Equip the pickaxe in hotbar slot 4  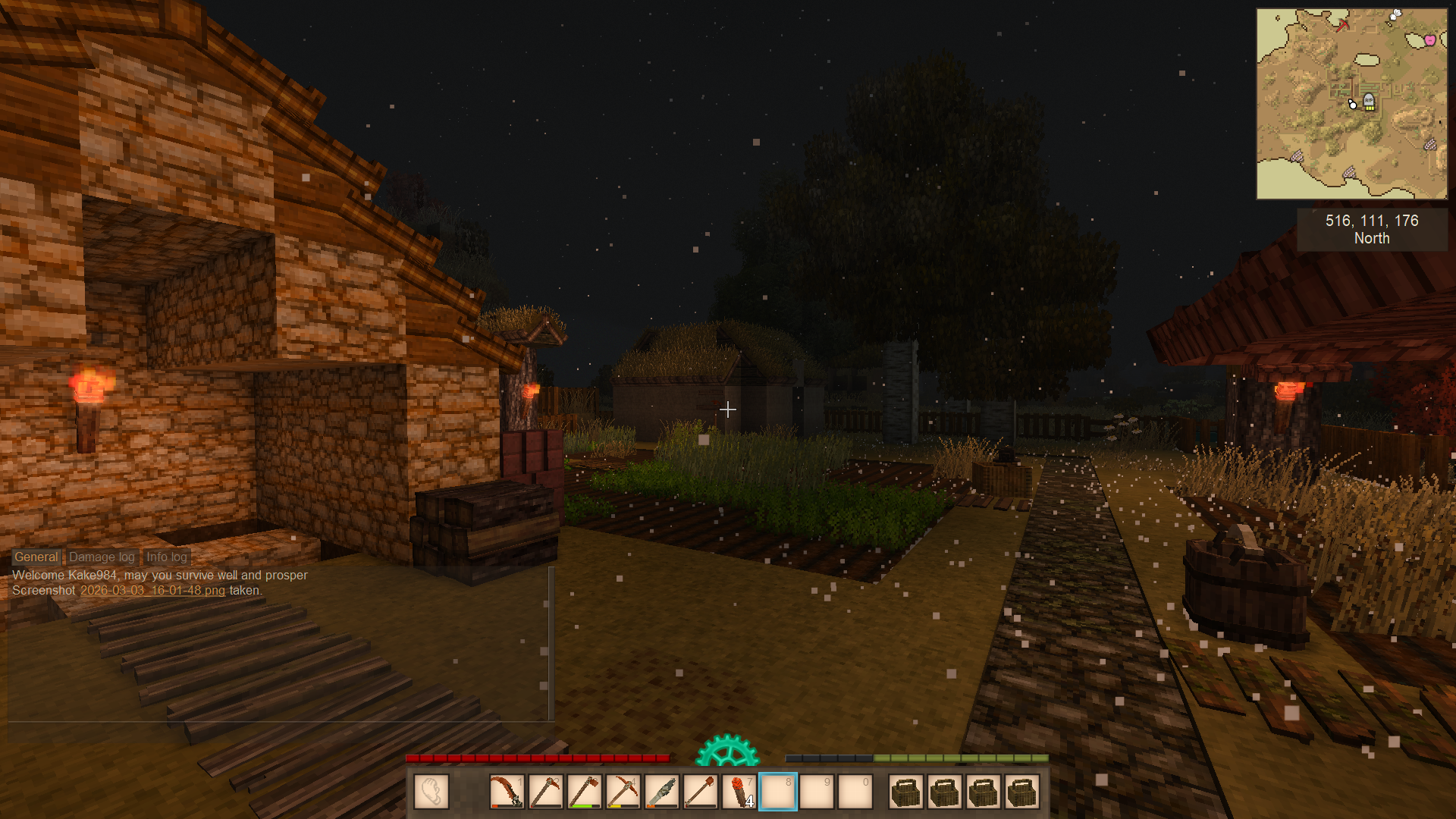(x=623, y=792)
